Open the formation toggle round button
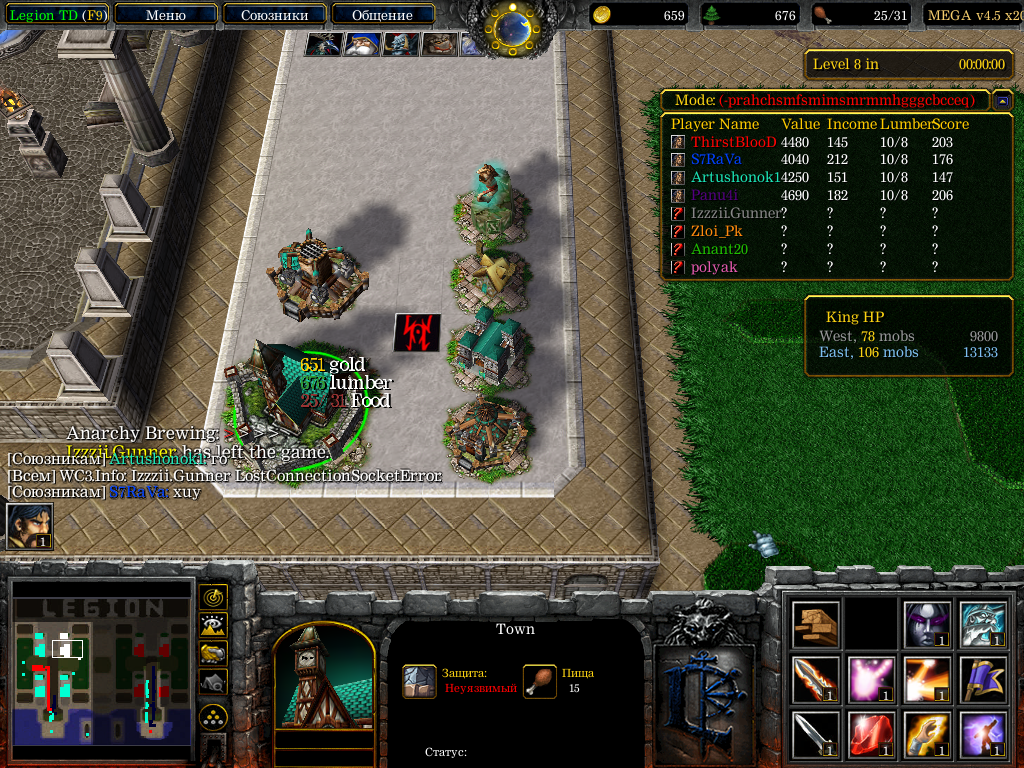 tap(213, 716)
